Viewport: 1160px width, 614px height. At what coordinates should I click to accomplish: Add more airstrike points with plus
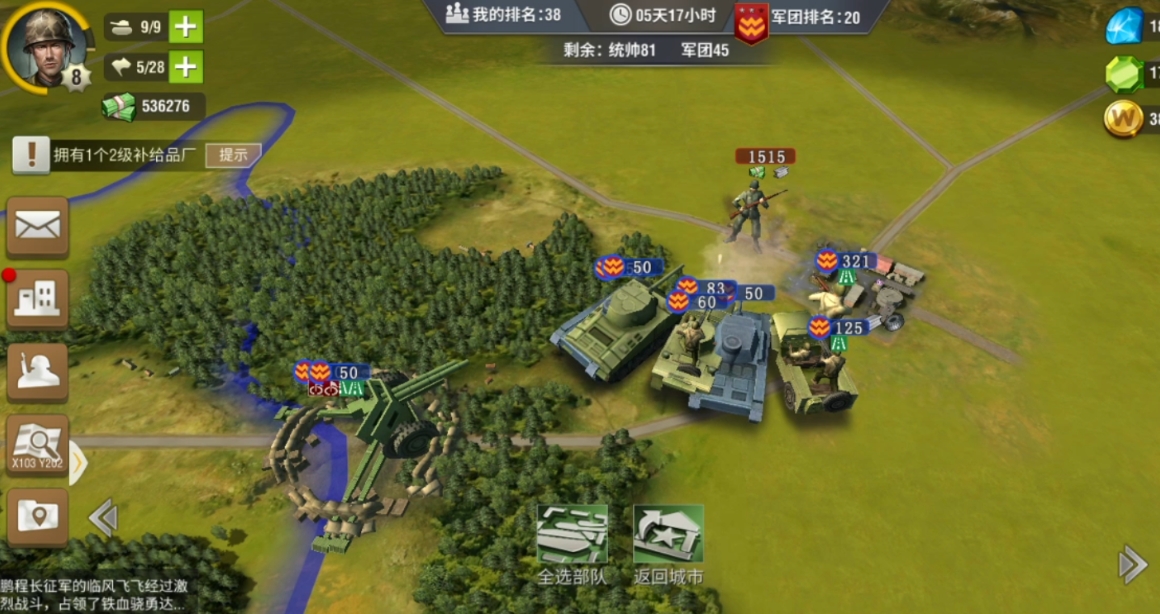coord(186,67)
